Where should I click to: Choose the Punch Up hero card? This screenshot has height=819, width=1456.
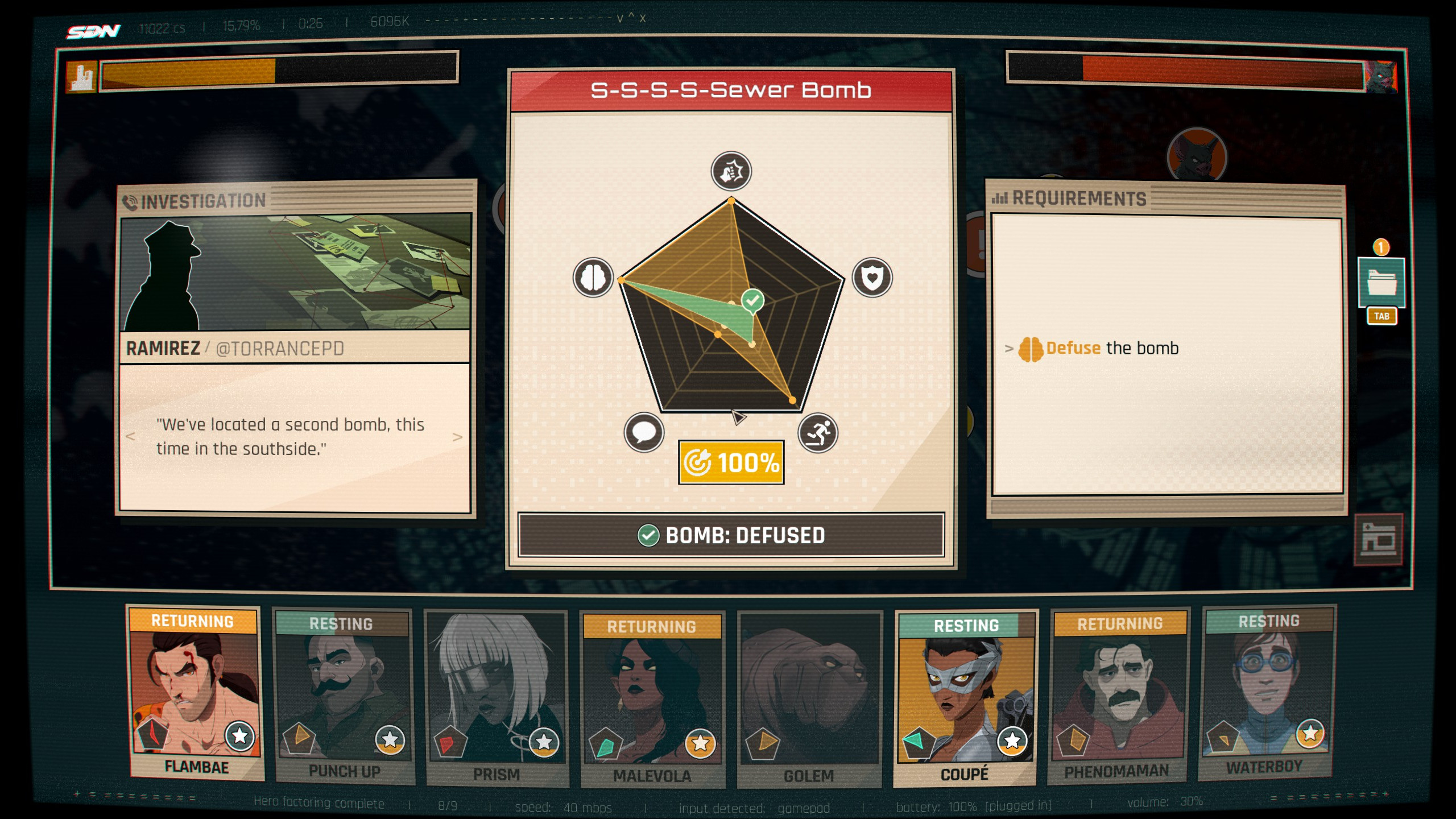343,697
